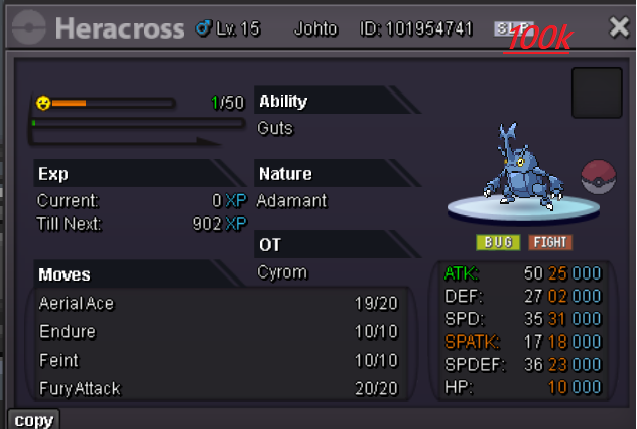Click the FIGHT type badge
637x429 pixels.
point(550,242)
